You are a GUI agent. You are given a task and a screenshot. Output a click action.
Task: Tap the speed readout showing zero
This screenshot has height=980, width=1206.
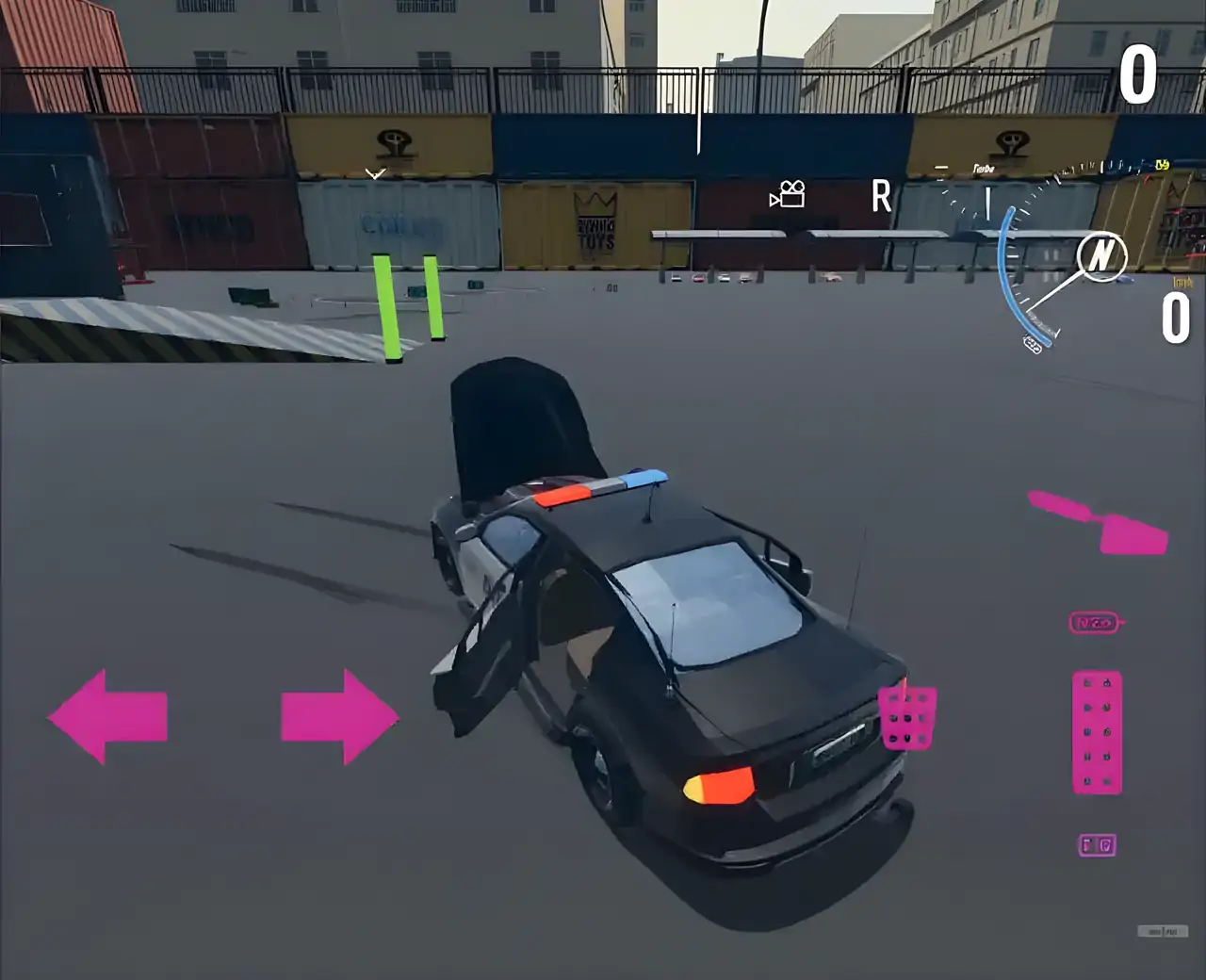click(1176, 317)
